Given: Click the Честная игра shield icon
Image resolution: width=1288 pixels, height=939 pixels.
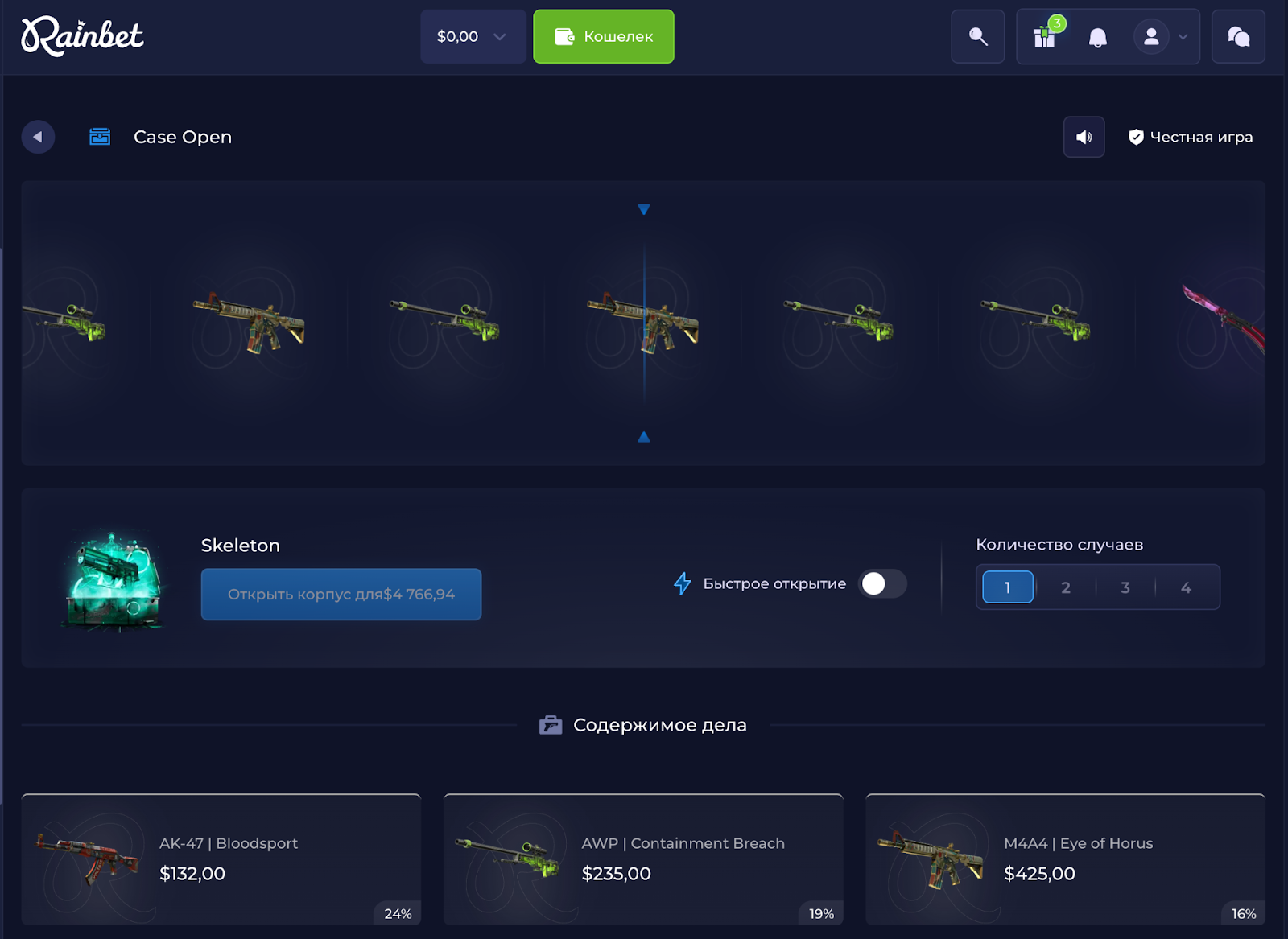Looking at the screenshot, I should coord(1137,137).
